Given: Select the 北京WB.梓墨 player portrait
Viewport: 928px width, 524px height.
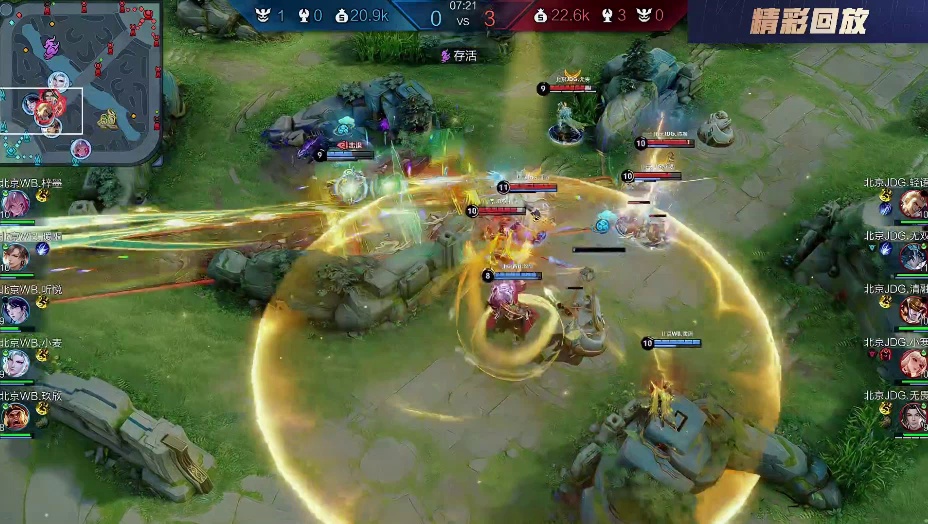Looking at the screenshot, I should [16, 204].
